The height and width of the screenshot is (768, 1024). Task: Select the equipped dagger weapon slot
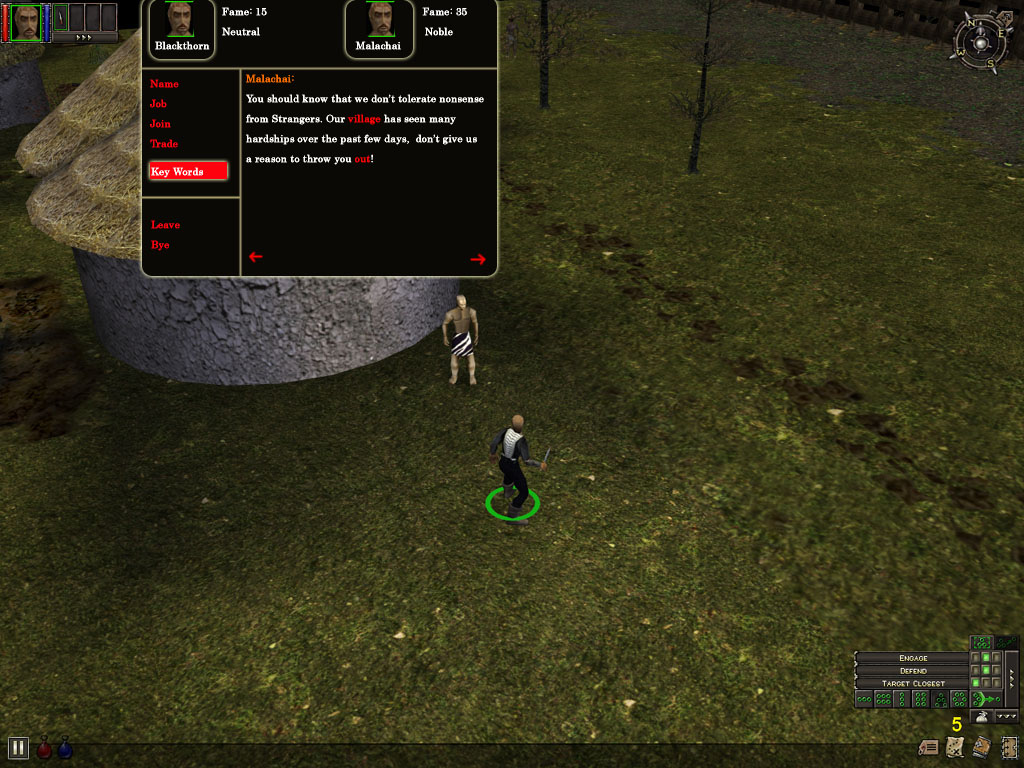tap(59, 18)
